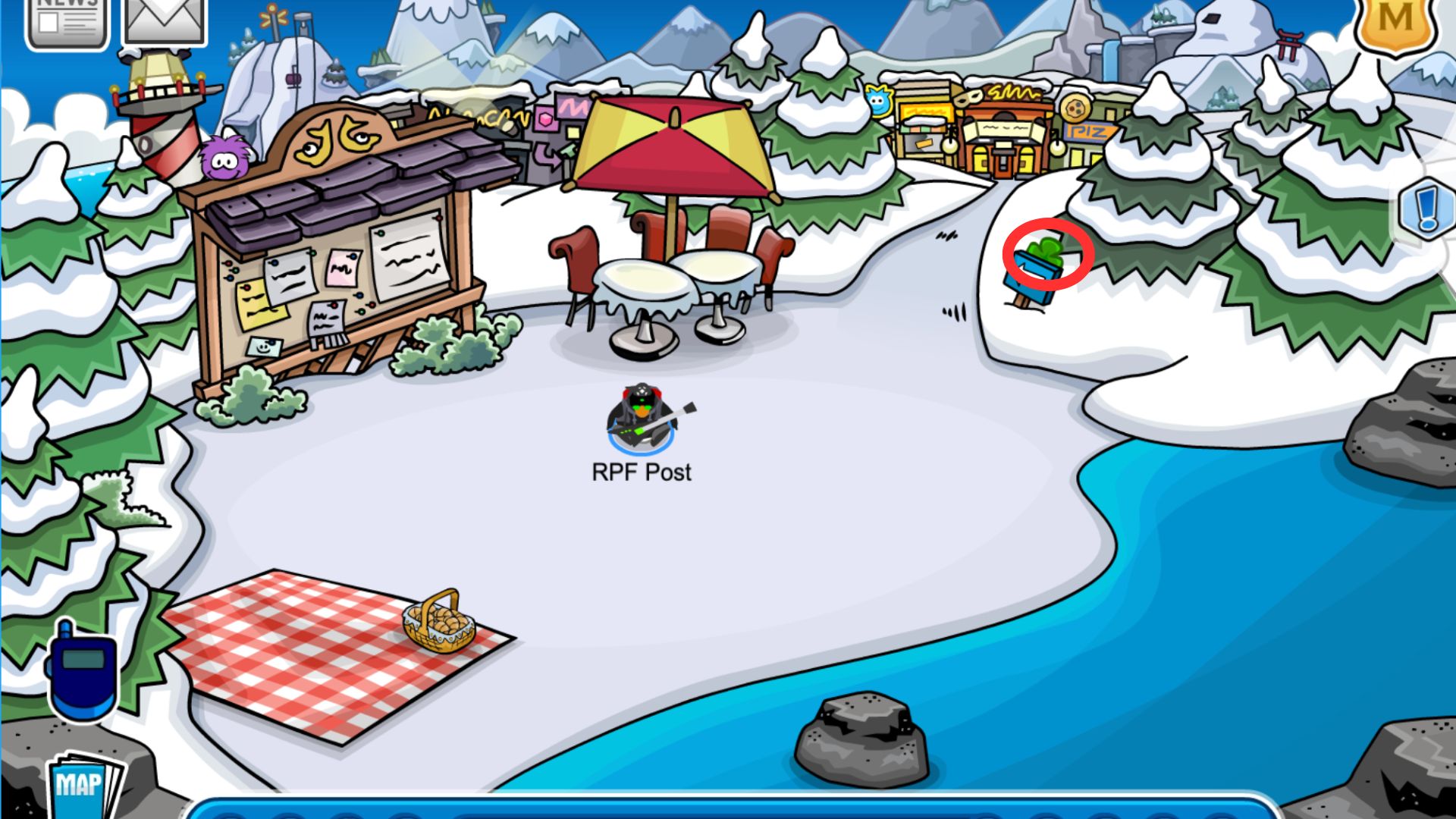Open the mail envelope icon

pos(165,20)
